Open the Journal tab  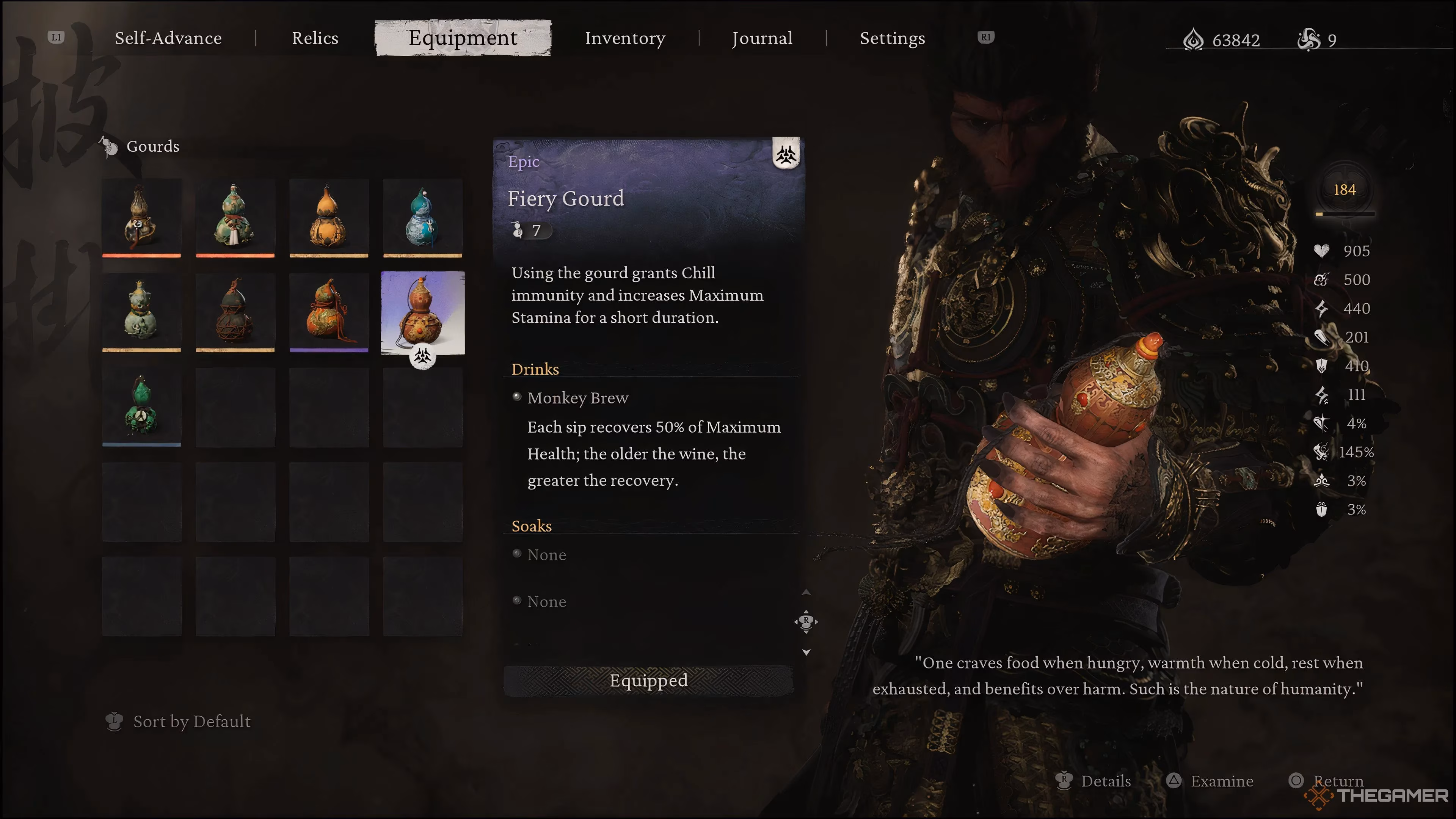point(761,38)
